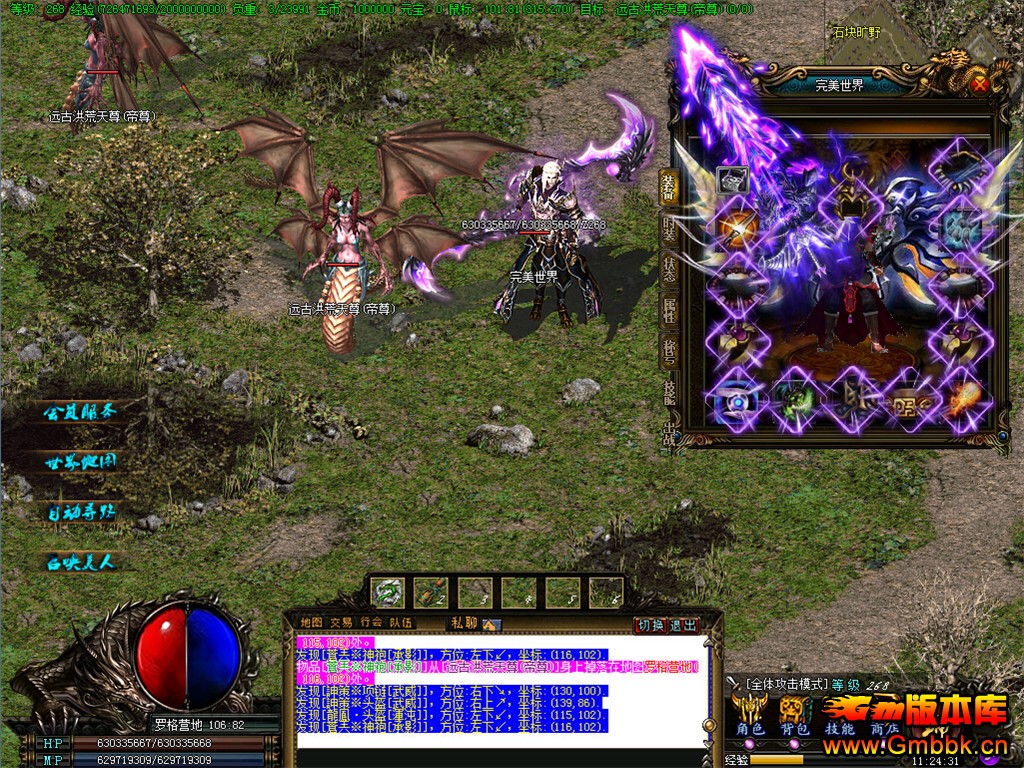Open the 地图 tab above the chat

click(x=311, y=623)
